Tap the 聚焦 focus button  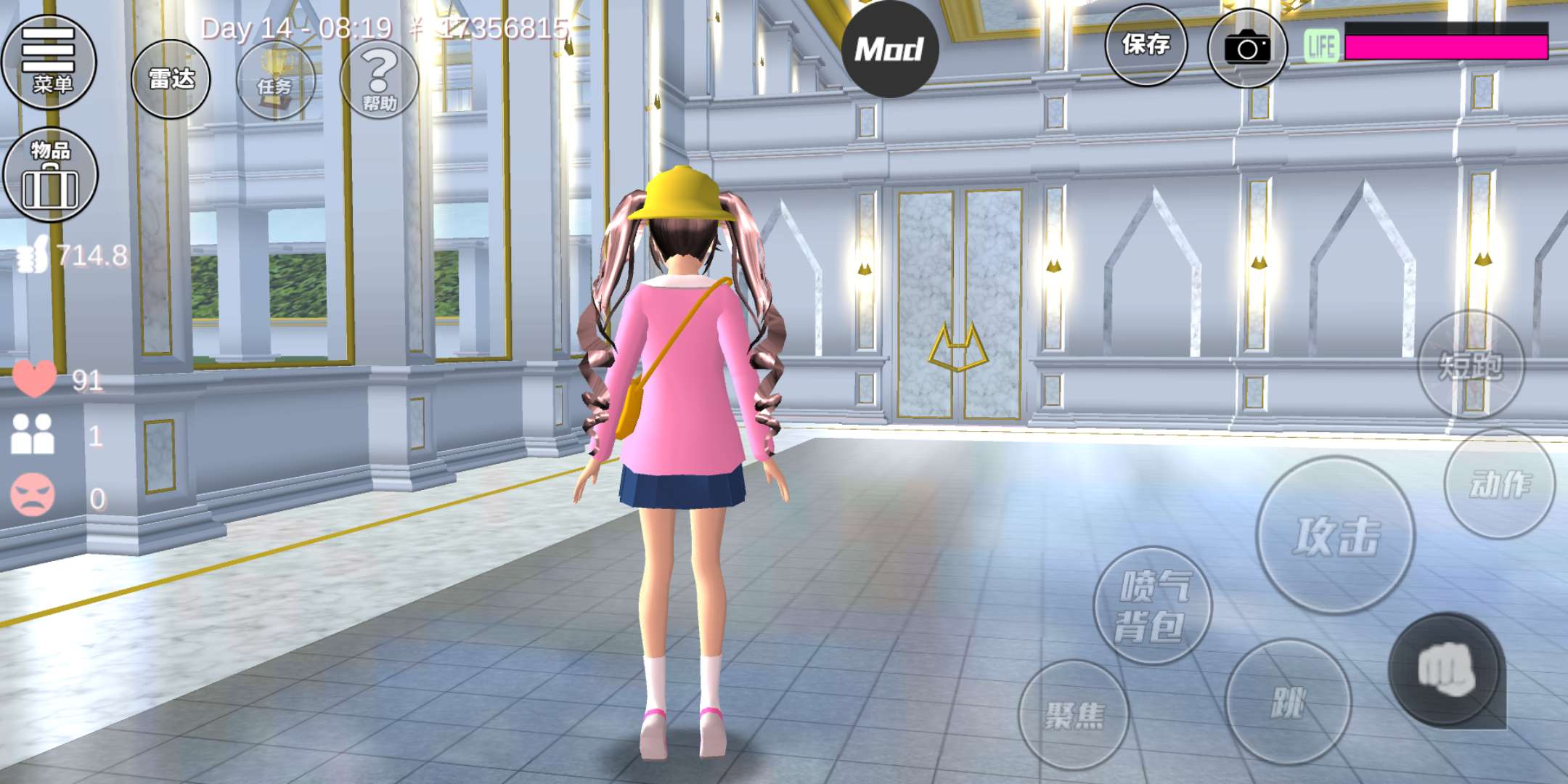click(1074, 715)
